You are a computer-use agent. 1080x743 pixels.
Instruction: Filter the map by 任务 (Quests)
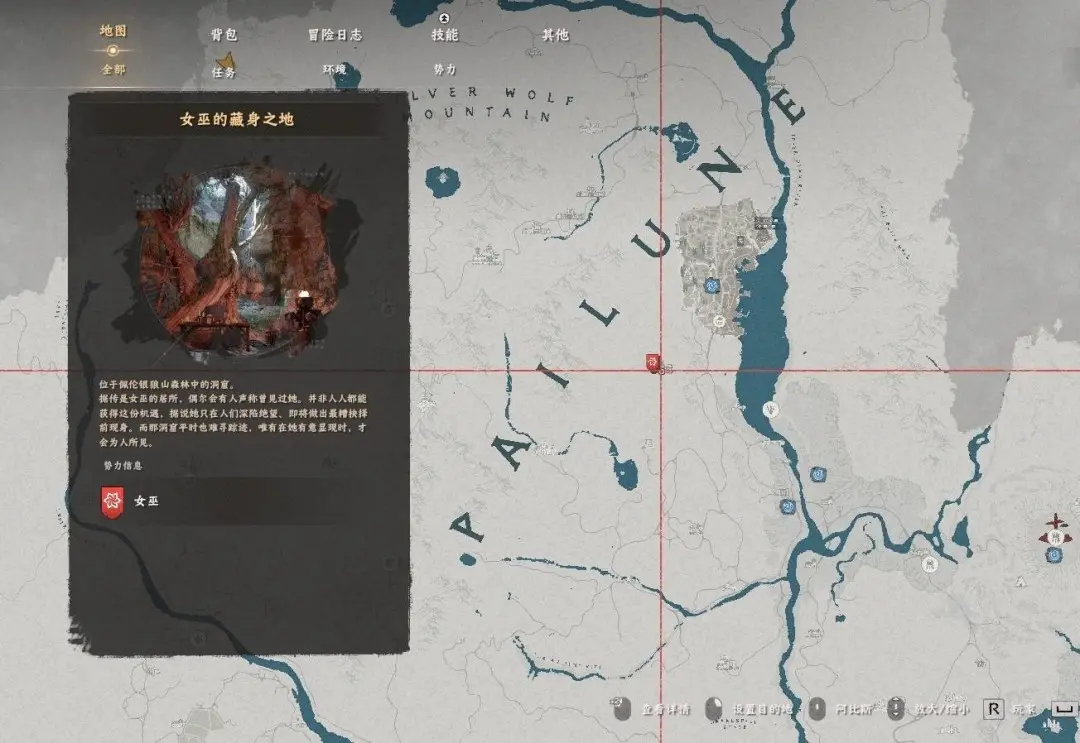click(224, 71)
